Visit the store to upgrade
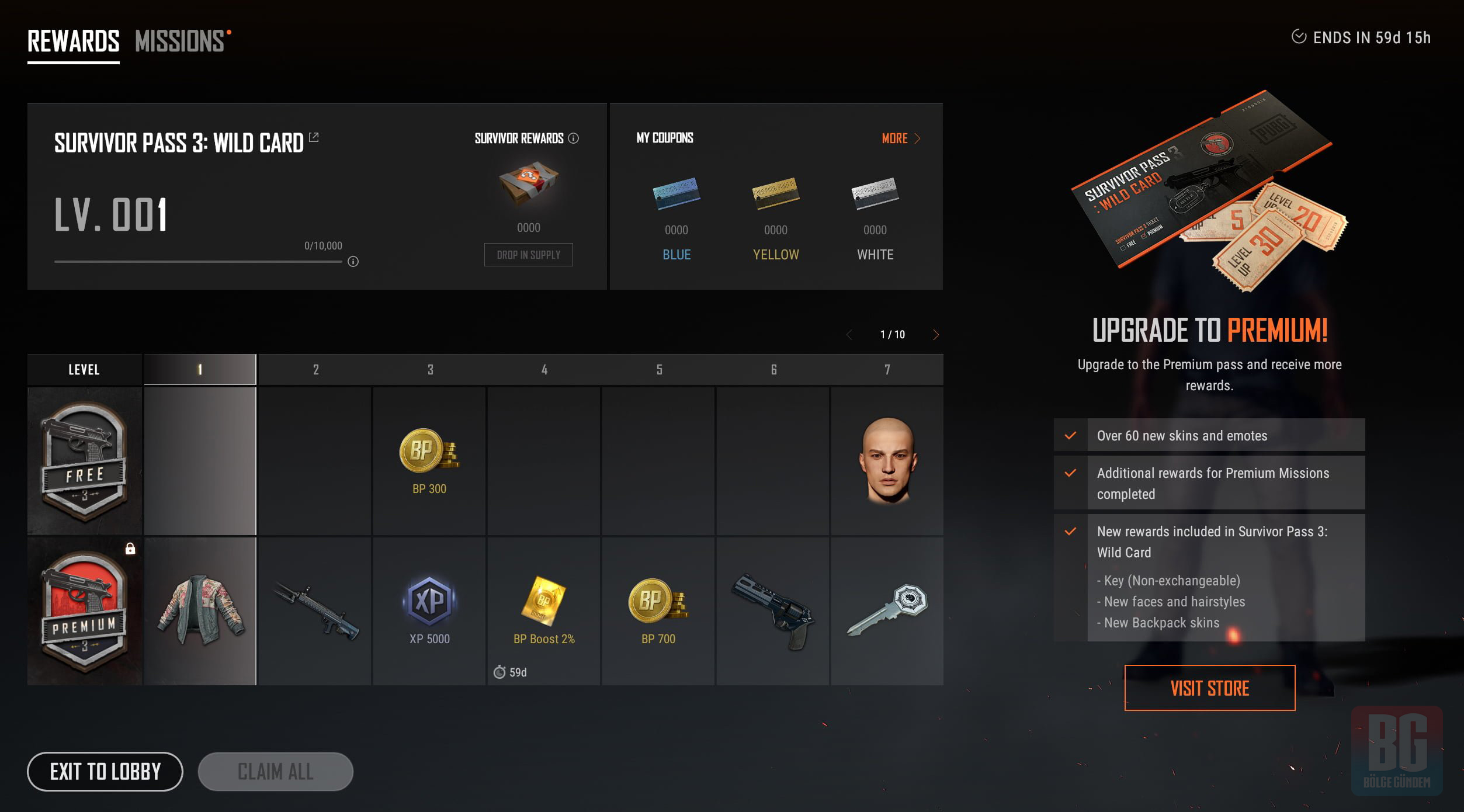Viewport: 1464px width, 812px height. [x=1210, y=688]
